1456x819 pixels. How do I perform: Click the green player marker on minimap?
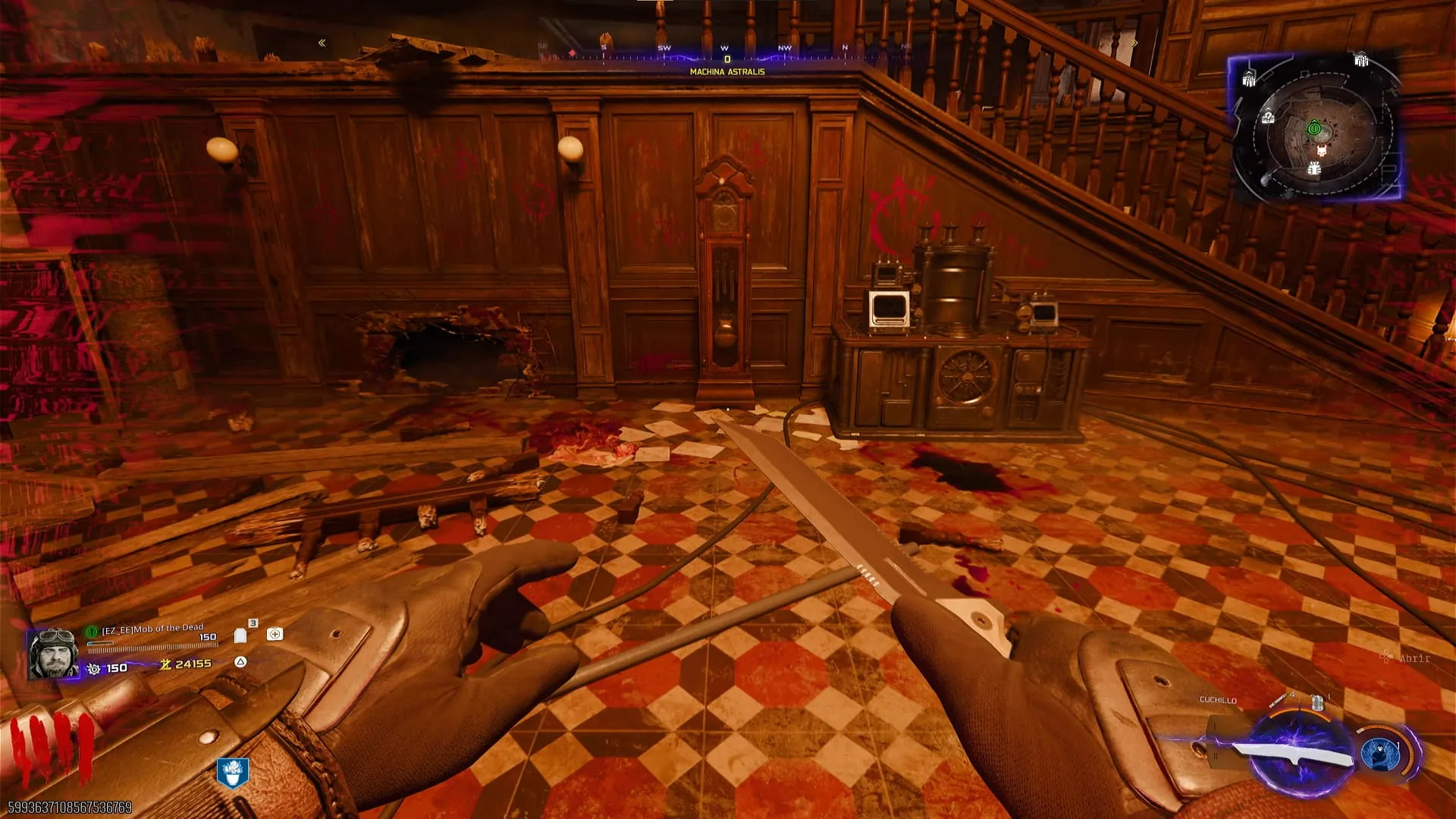coord(1314,128)
